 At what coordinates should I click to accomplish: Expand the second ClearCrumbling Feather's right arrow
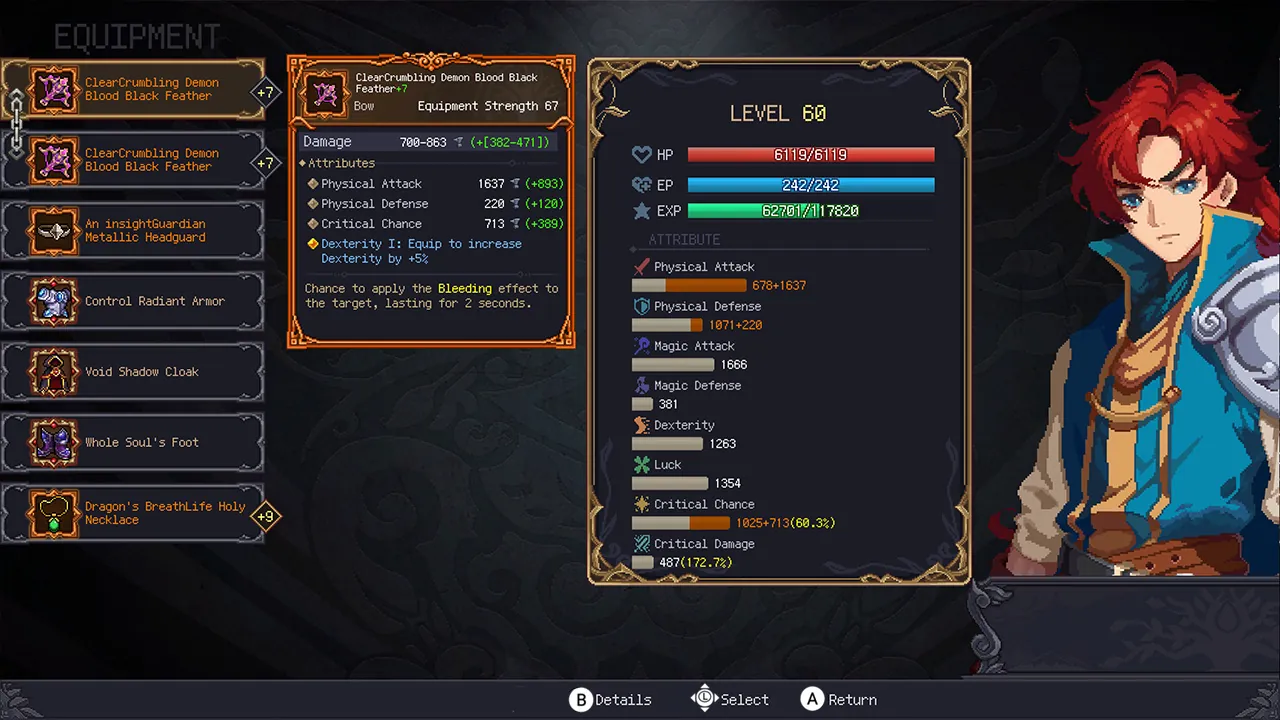pos(267,161)
